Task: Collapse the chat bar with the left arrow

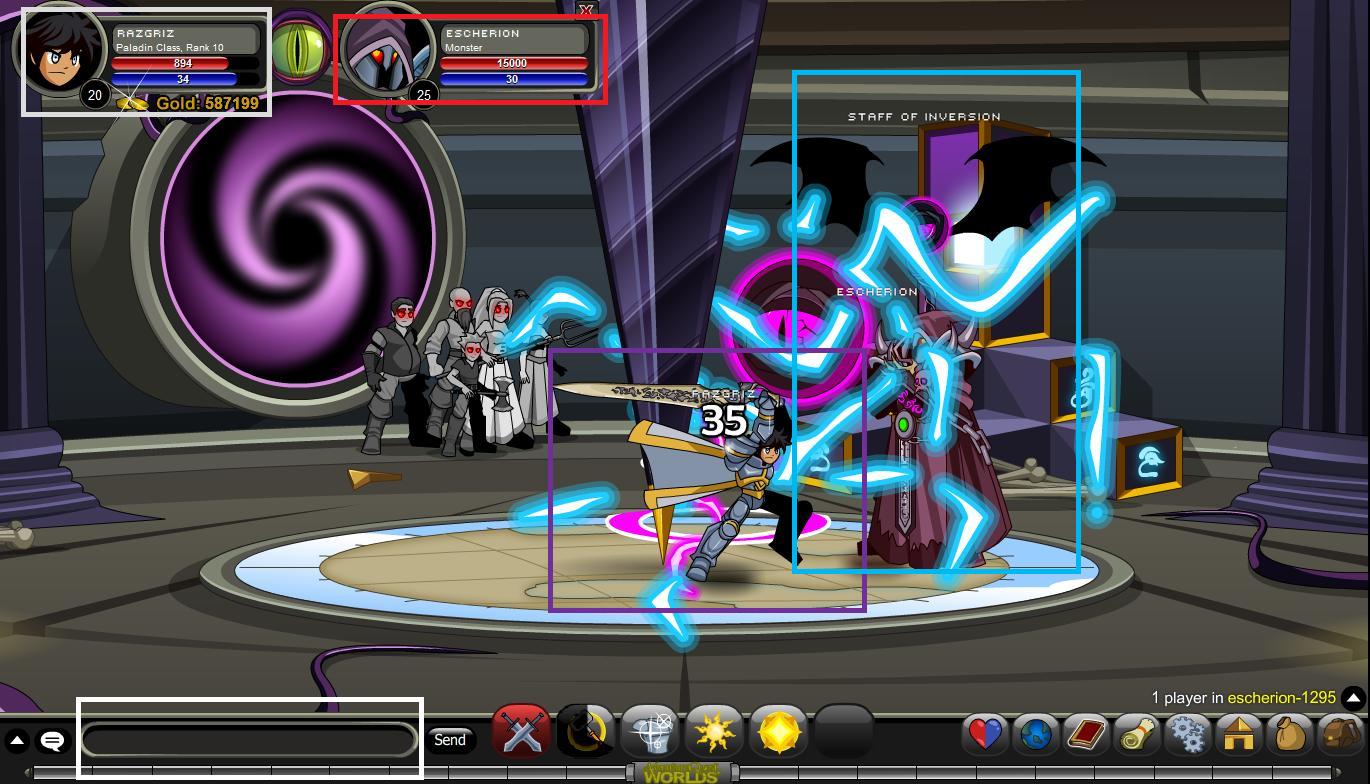Action: point(17,740)
